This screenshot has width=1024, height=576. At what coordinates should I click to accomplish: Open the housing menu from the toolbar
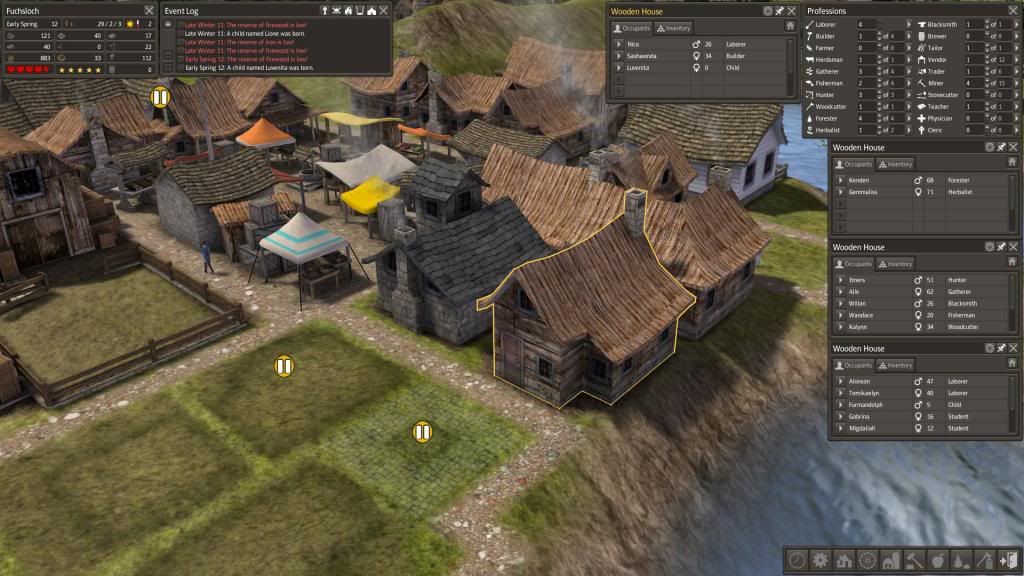click(x=844, y=560)
